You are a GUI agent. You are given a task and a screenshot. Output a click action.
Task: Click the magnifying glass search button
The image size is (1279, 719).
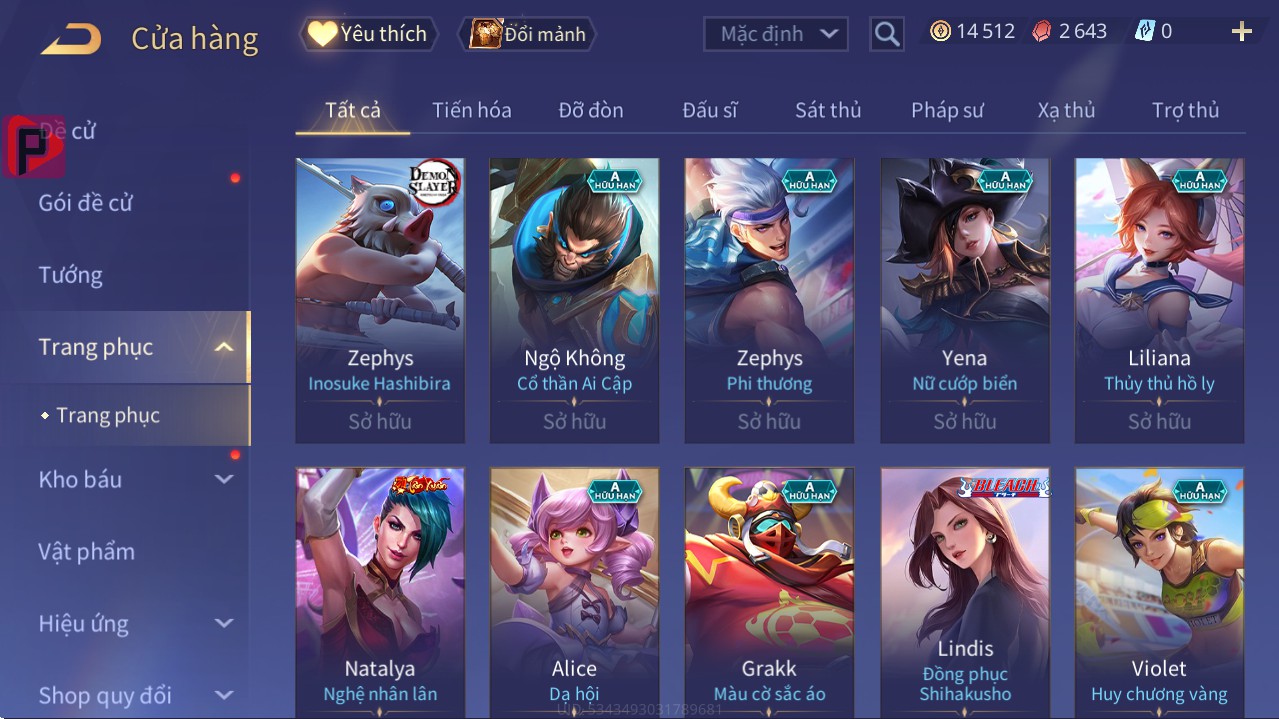pos(886,34)
